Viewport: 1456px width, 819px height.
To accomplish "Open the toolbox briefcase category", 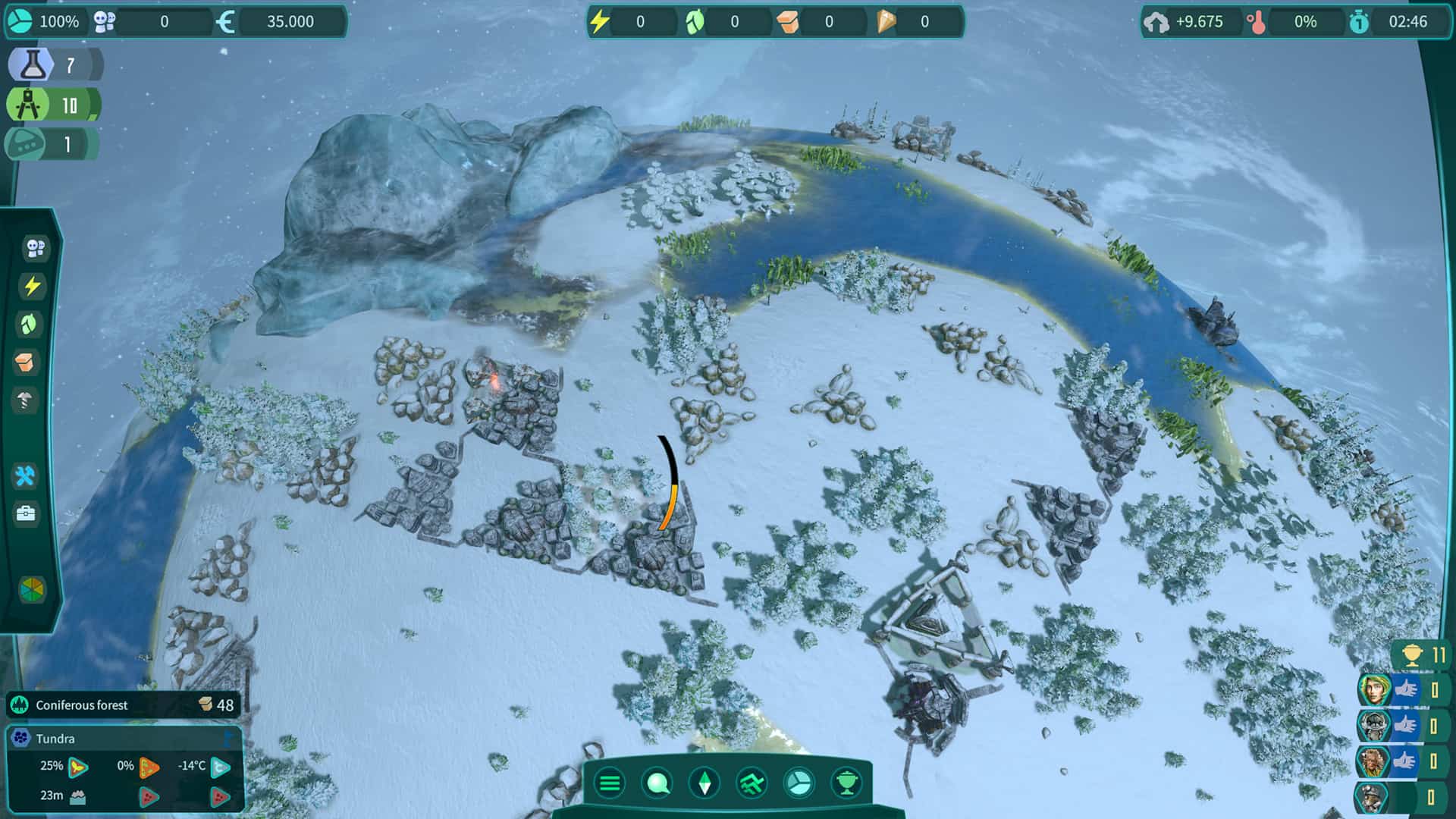I will (26, 514).
